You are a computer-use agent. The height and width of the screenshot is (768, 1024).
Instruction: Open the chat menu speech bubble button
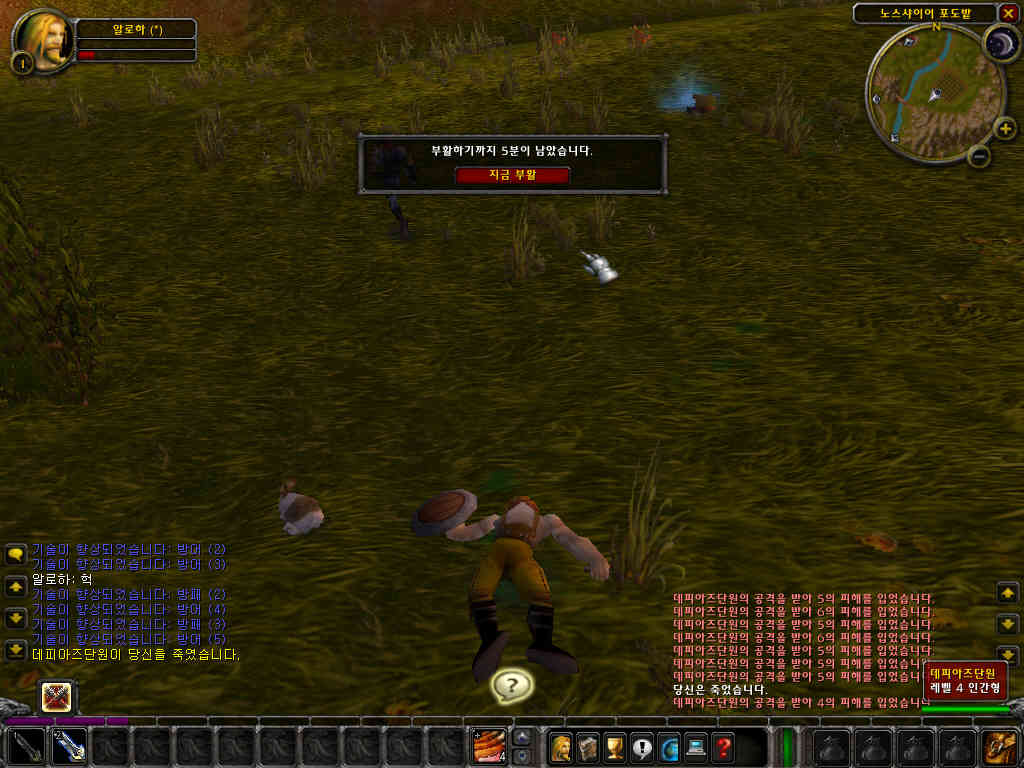(16, 555)
